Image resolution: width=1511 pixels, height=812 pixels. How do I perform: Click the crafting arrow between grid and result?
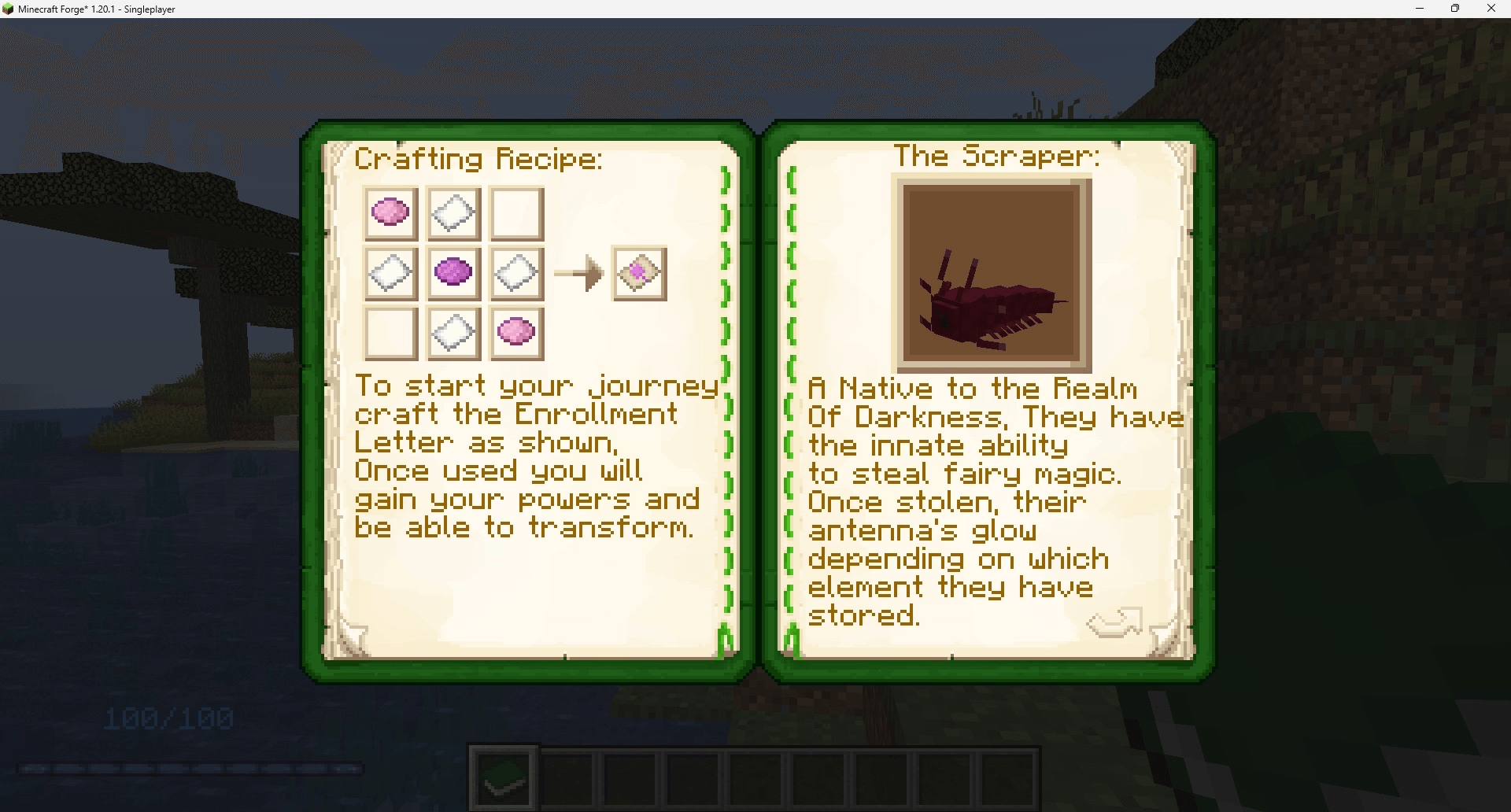coord(580,273)
